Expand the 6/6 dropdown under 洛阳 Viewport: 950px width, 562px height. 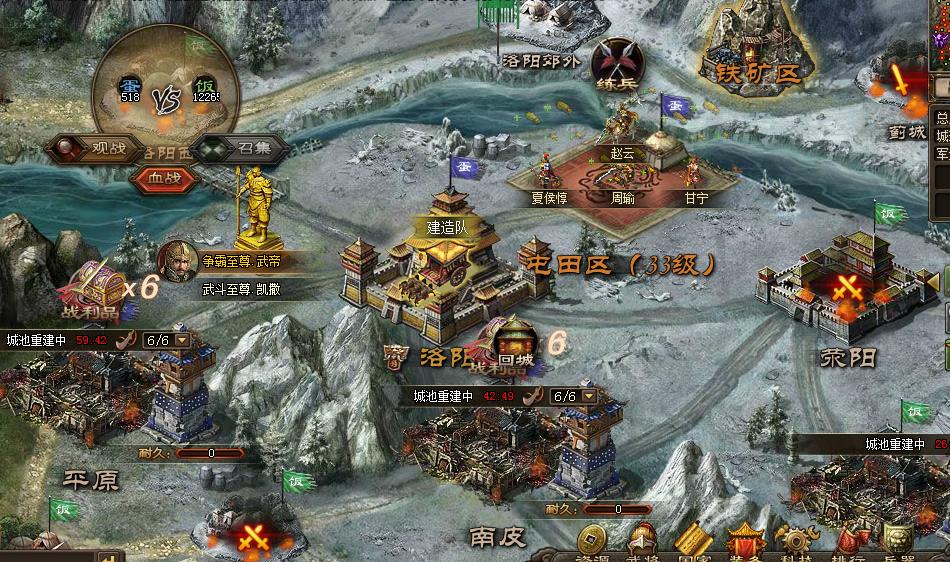pyautogui.click(x=590, y=396)
